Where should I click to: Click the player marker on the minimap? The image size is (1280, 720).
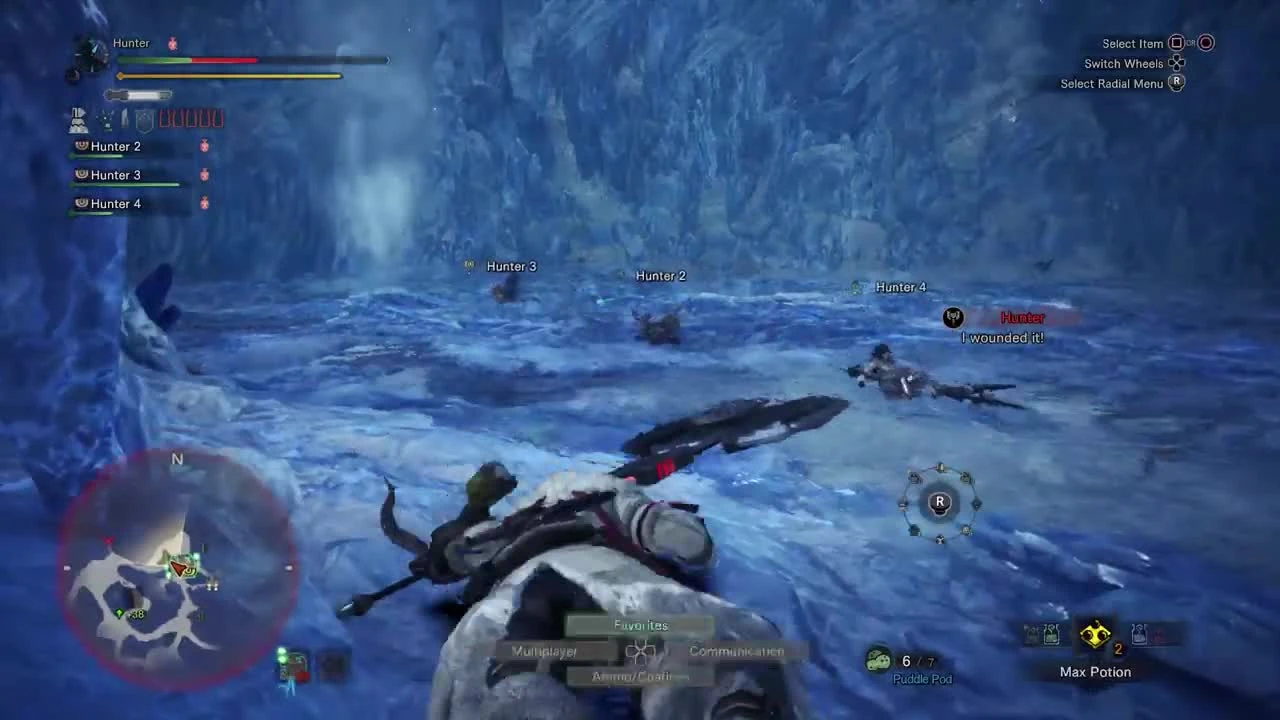(180, 568)
